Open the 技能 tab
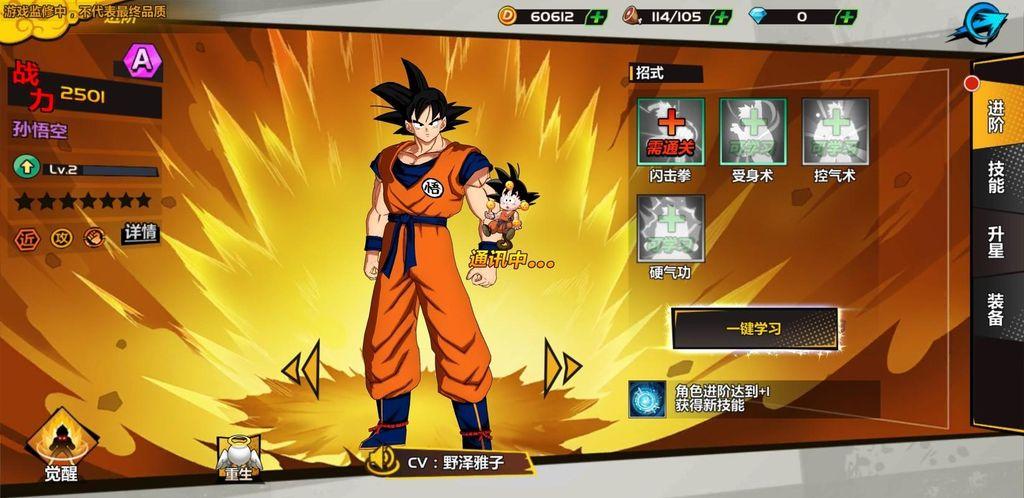Screen dimensions: 1024x498 [x=996, y=177]
